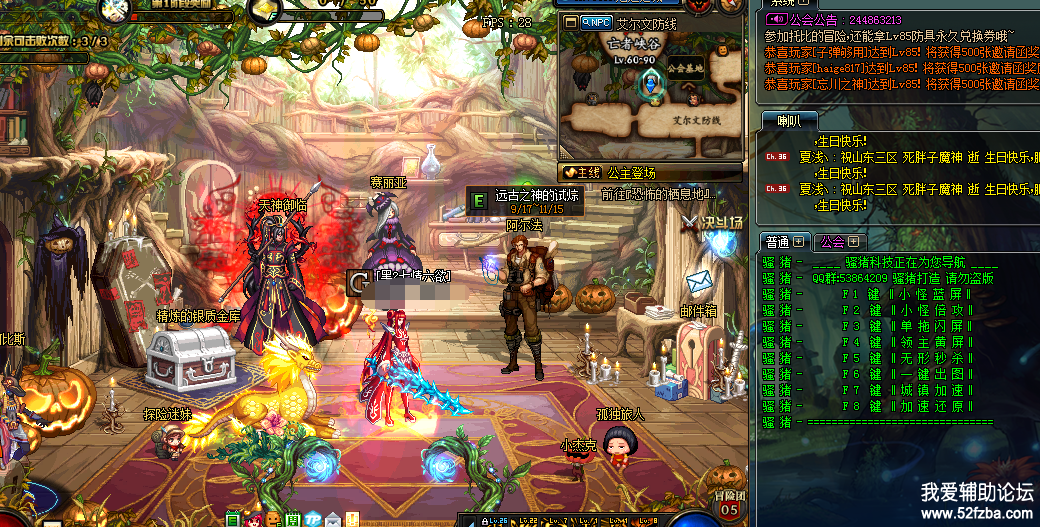
Task: Click the green E icon in the bottom bar
Action: 232,520
